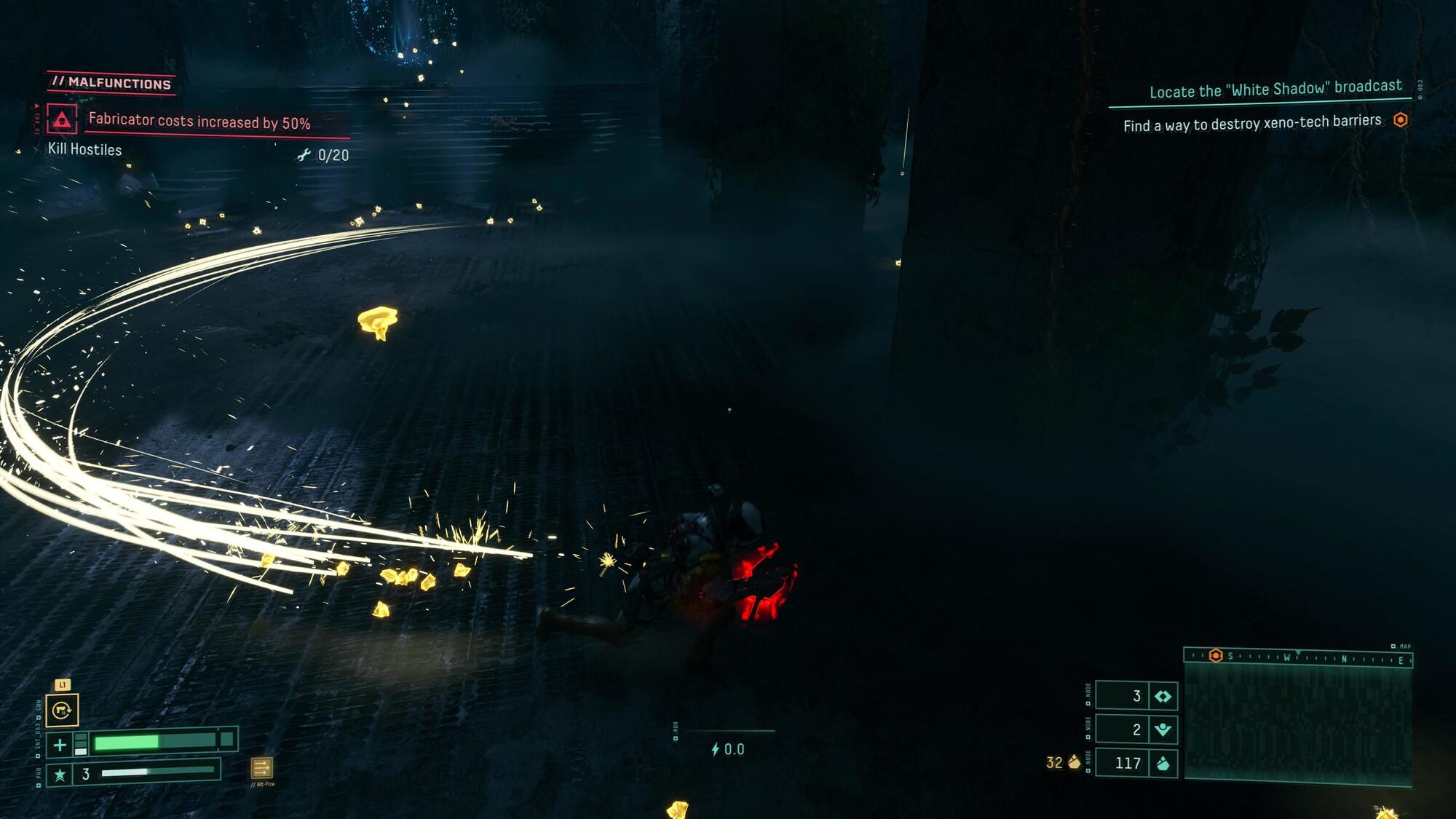Click the green health plus icon
This screenshot has height=819, width=1456.
(x=60, y=745)
